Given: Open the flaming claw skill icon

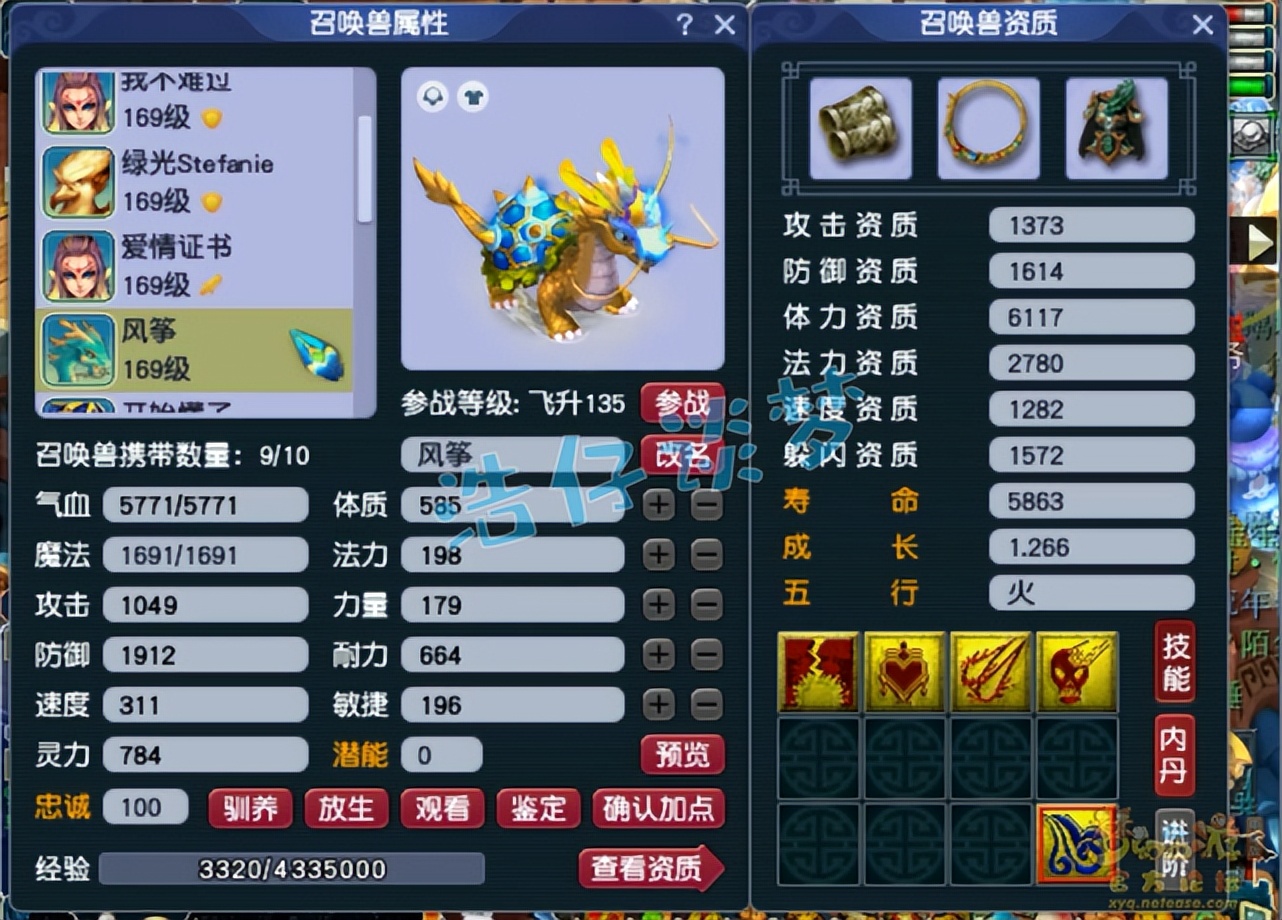Looking at the screenshot, I should 991,670.
